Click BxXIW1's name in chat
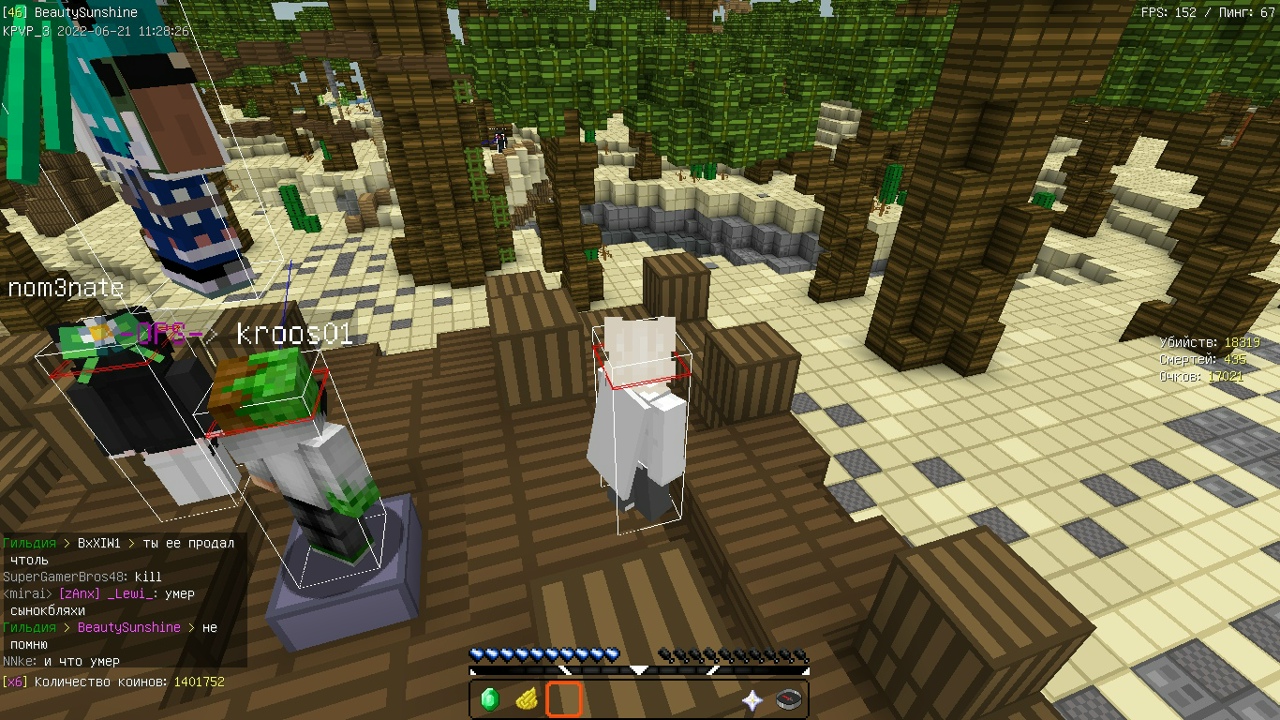This screenshot has width=1280, height=720. tap(99, 543)
